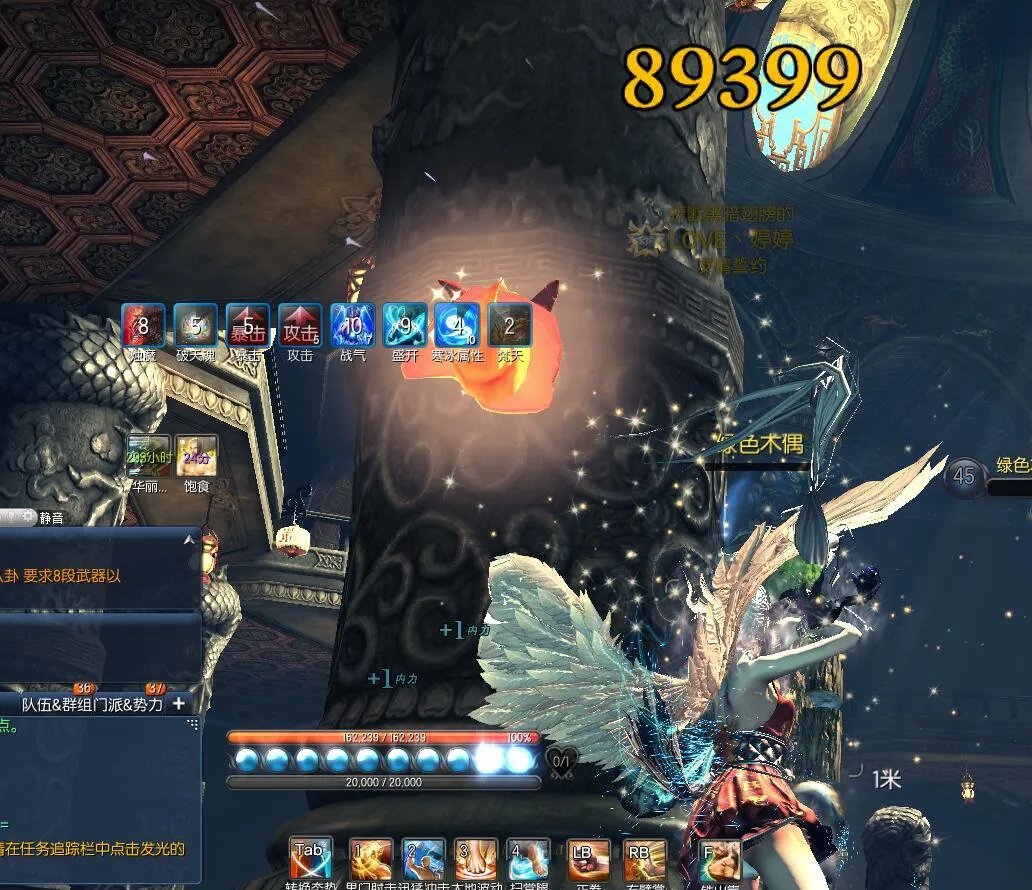The width and height of the screenshot is (1032, 890).
Task: Use the skill in hotbar slot 1
Action: click(370, 859)
